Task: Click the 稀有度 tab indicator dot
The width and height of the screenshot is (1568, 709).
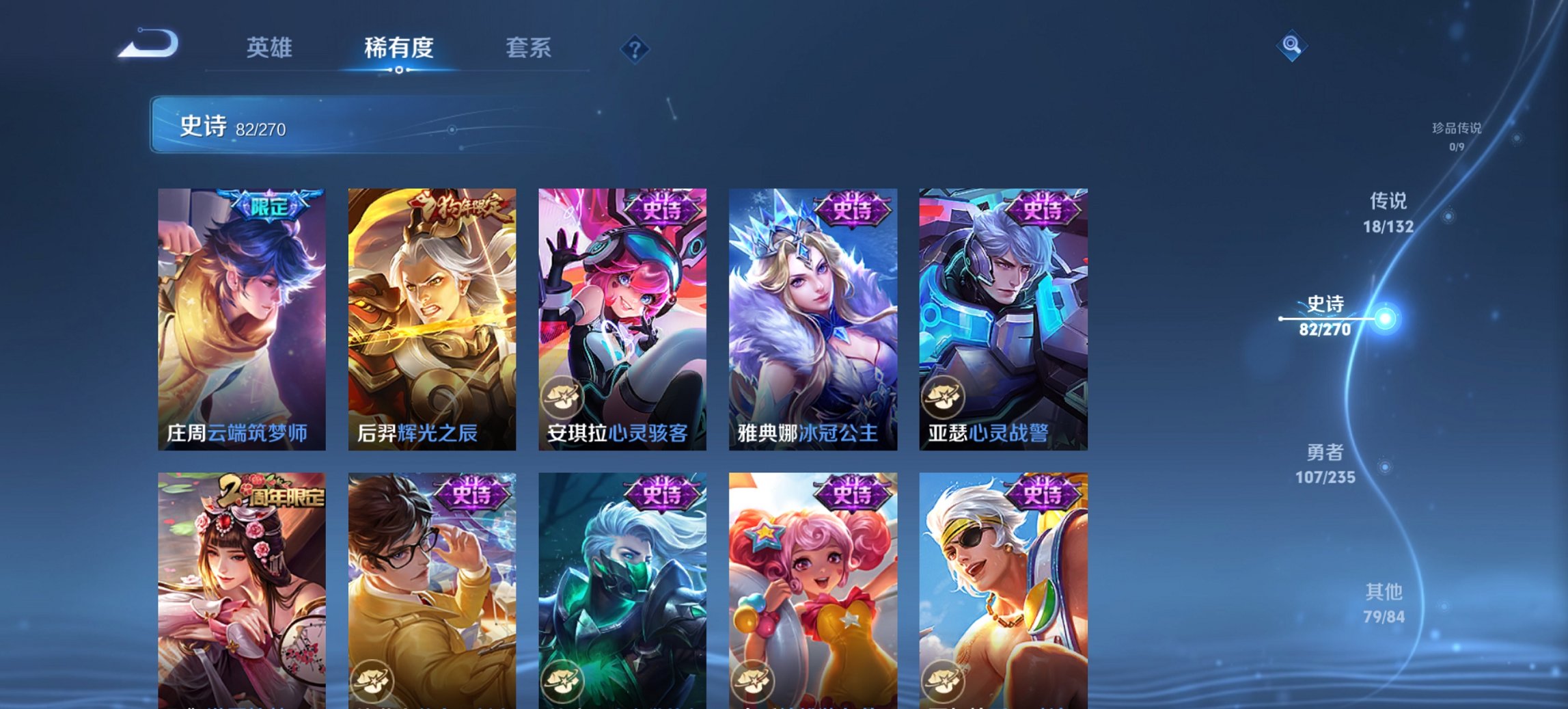Action: pyautogui.click(x=400, y=69)
